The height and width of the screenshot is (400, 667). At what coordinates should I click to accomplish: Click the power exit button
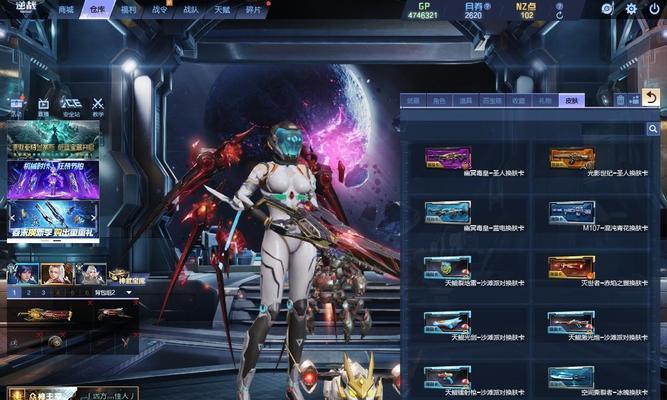point(655,9)
